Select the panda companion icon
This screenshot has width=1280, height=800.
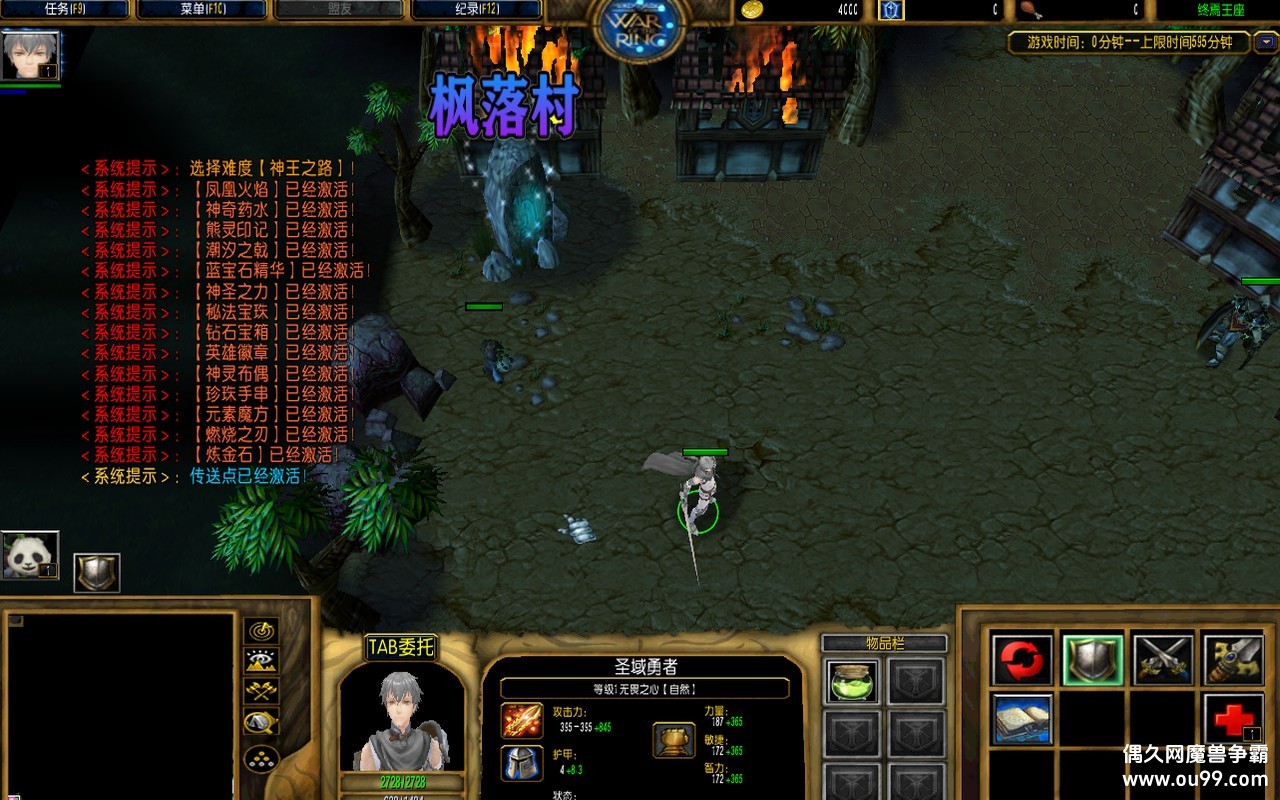(x=30, y=555)
